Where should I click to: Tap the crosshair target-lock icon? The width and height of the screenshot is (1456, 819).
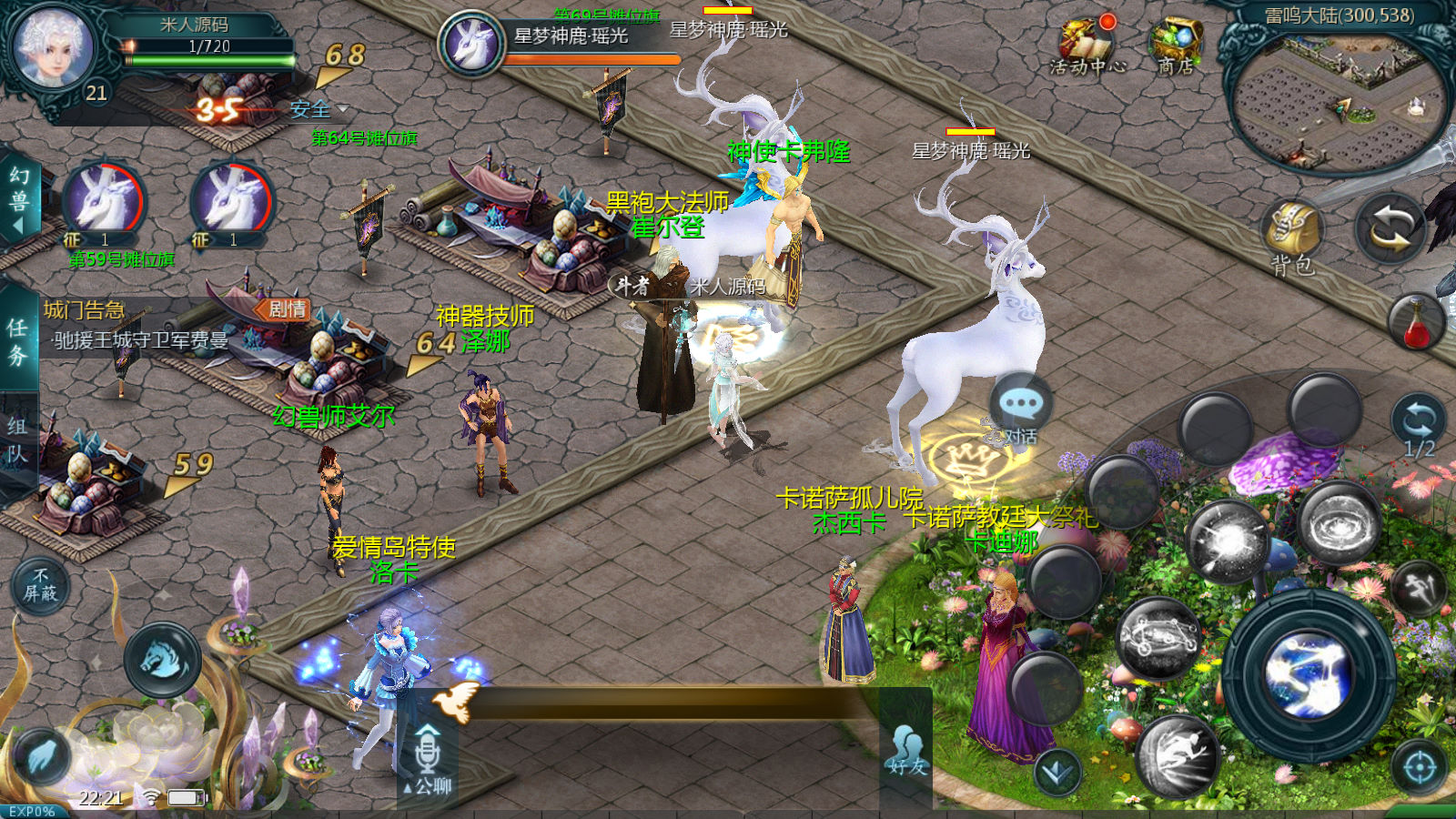tap(1419, 768)
